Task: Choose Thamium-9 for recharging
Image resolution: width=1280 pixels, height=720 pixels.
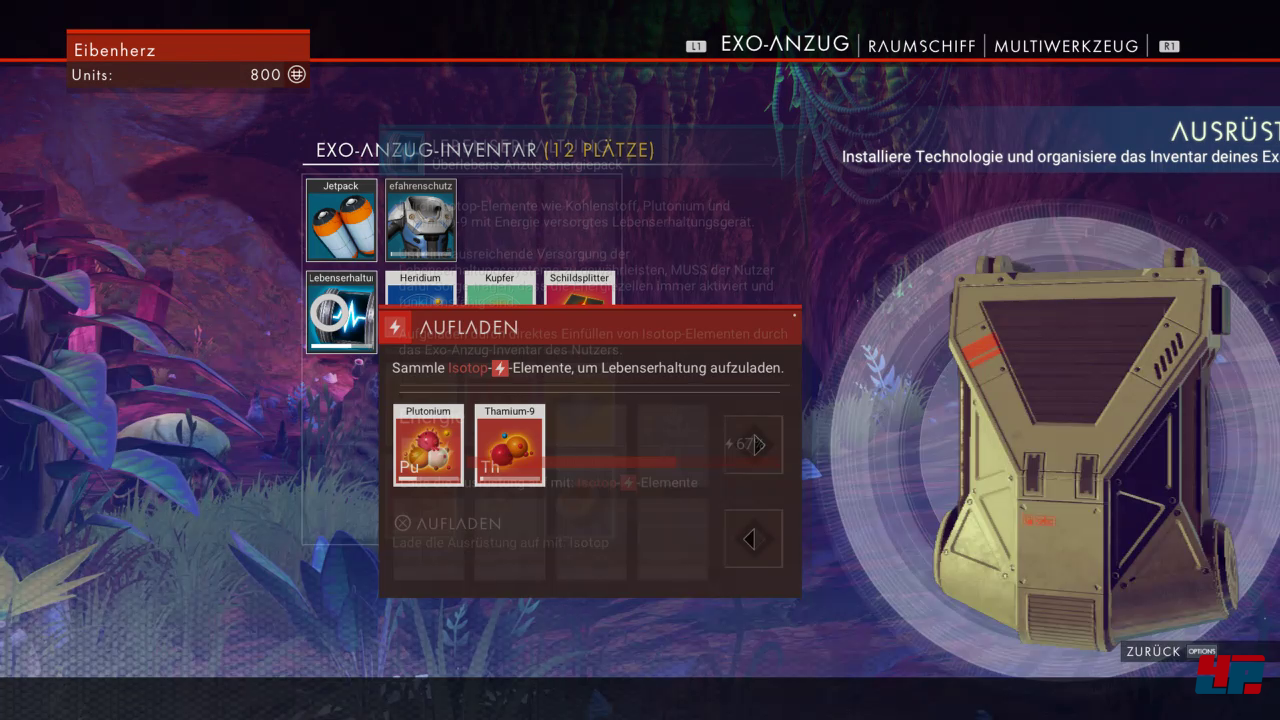Action: 509,445
